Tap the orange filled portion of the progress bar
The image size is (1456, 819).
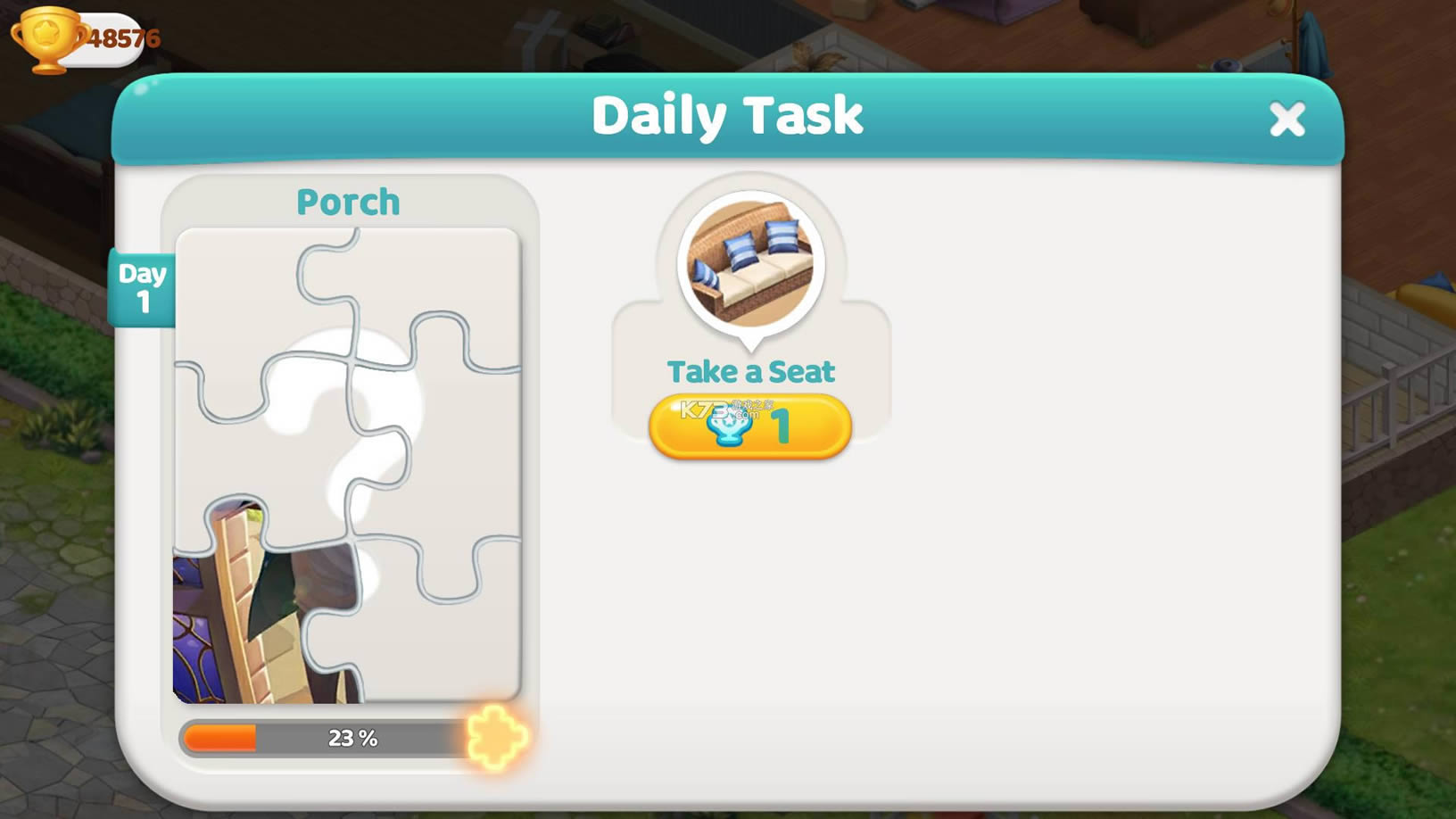point(219,736)
